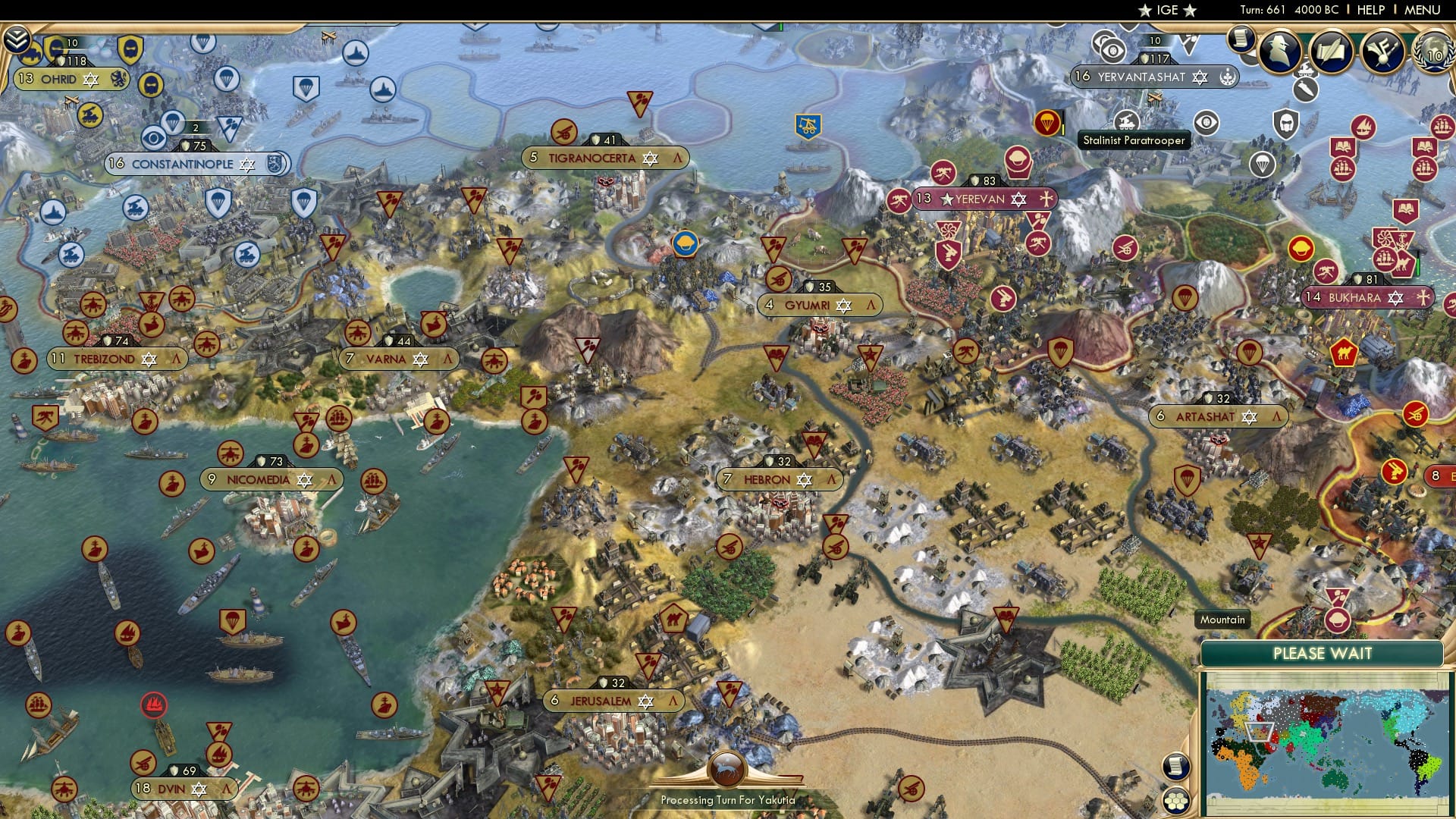Click the scroll notification icon at bottom right
The height and width of the screenshot is (819, 1456).
click(1176, 767)
